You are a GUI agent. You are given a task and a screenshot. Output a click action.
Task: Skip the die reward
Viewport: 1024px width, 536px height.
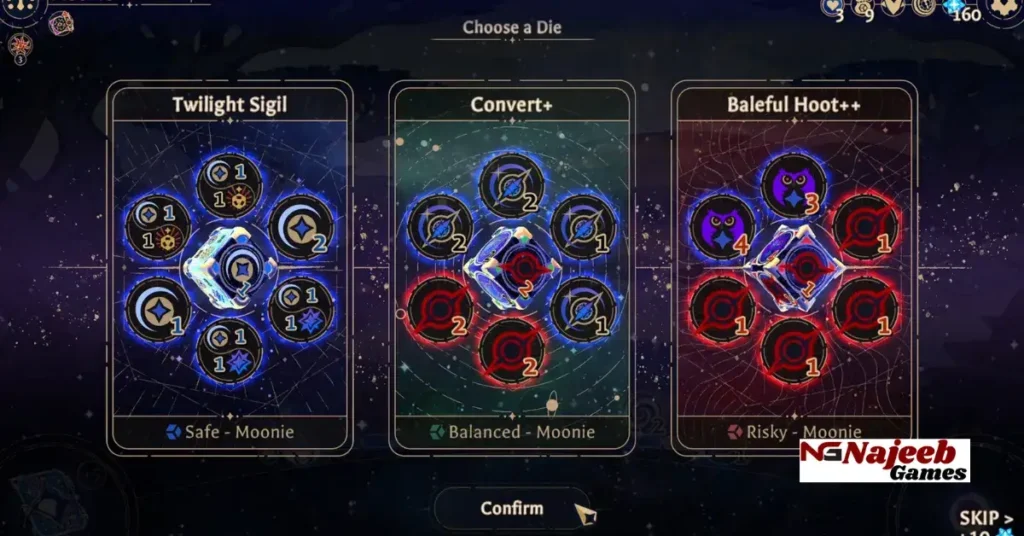[985, 519]
